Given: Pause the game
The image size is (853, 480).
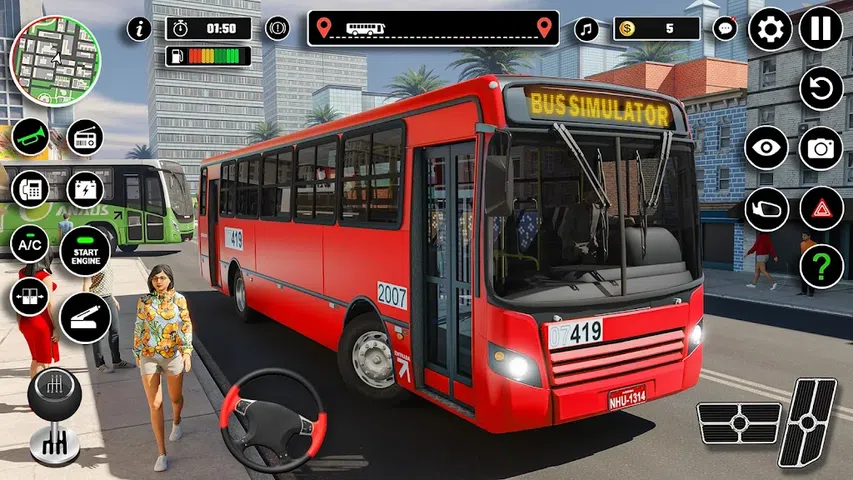Looking at the screenshot, I should pos(821,29).
